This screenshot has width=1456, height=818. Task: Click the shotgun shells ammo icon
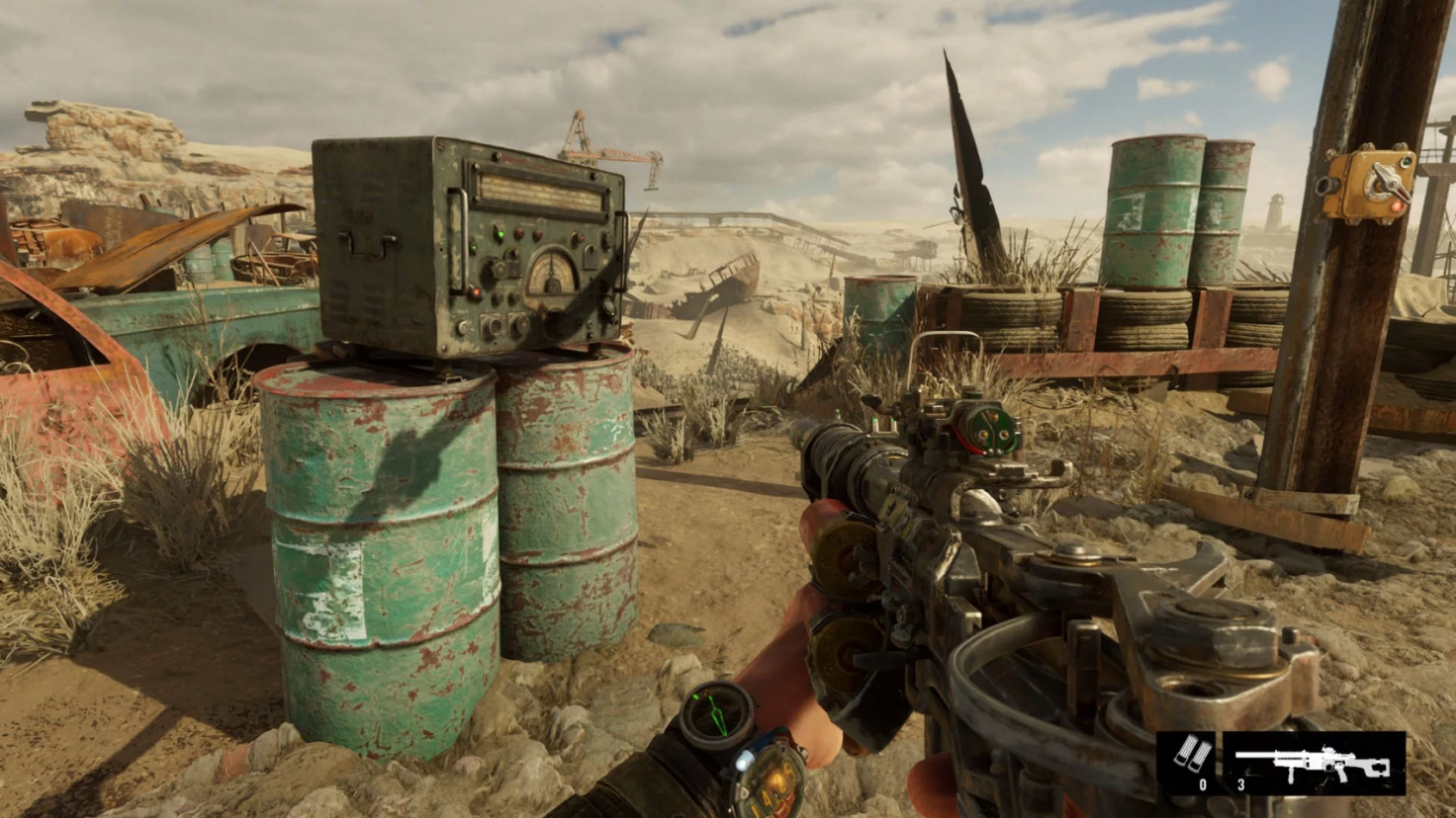[x=1191, y=756]
